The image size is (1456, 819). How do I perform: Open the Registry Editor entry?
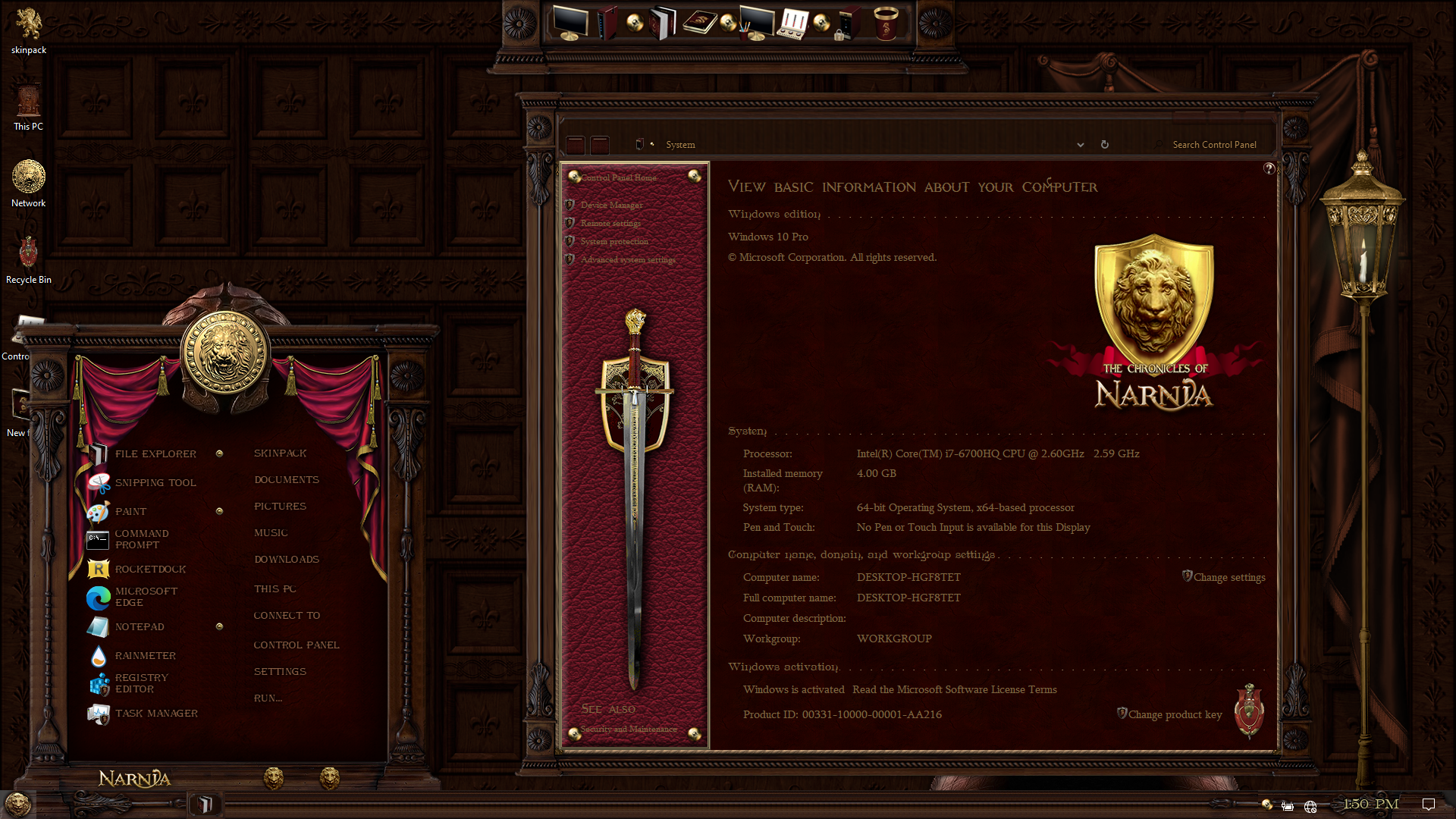(x=141, y=683)
